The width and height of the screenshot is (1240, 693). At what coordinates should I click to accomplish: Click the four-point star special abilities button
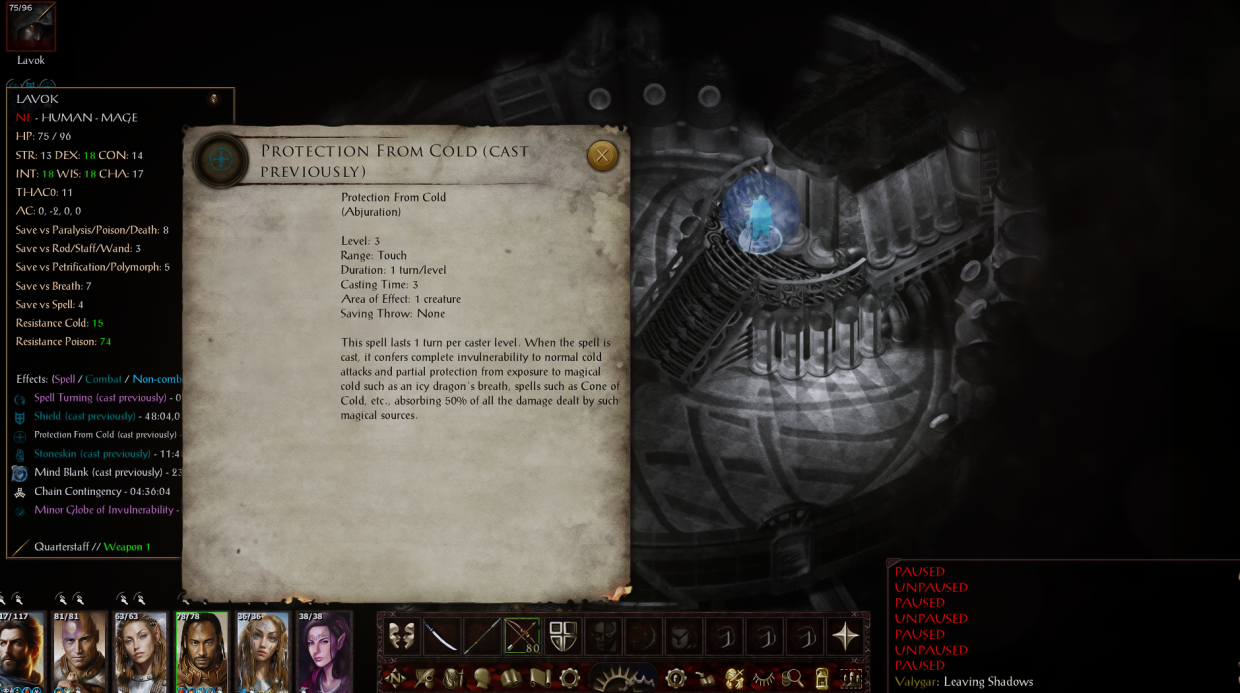click(x=846, y=636)
